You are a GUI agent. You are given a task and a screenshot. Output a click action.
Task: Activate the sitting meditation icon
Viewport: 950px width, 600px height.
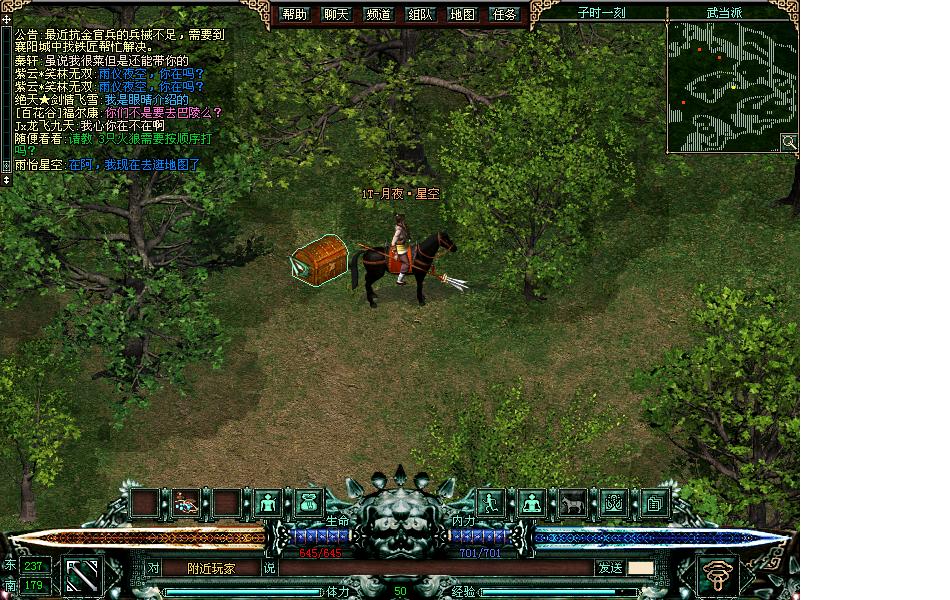click(531, 502)
